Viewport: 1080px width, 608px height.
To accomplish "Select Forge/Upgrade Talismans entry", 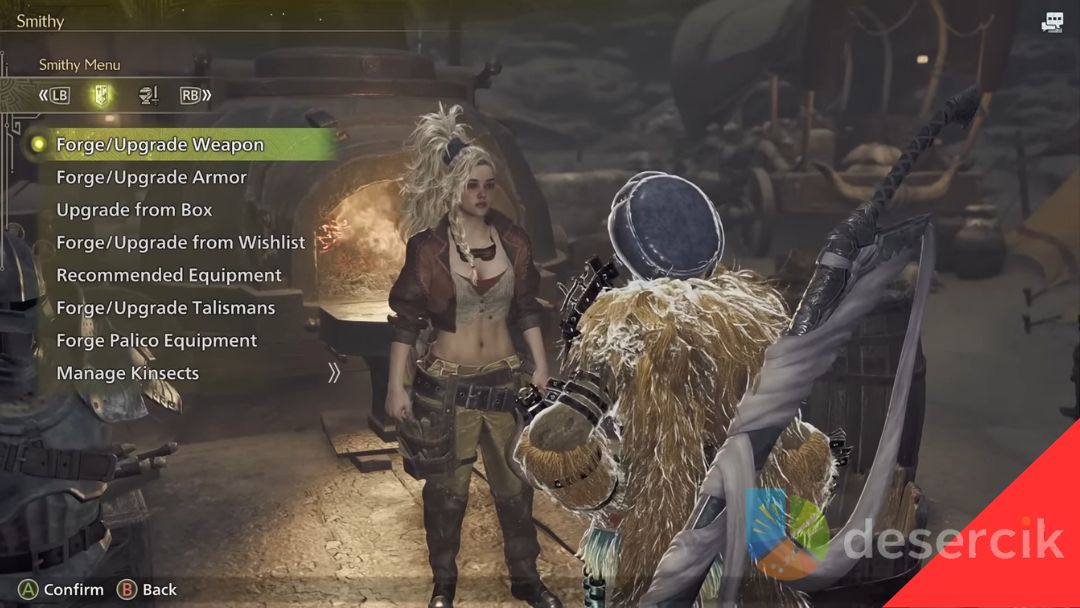I will coord(165,308).
